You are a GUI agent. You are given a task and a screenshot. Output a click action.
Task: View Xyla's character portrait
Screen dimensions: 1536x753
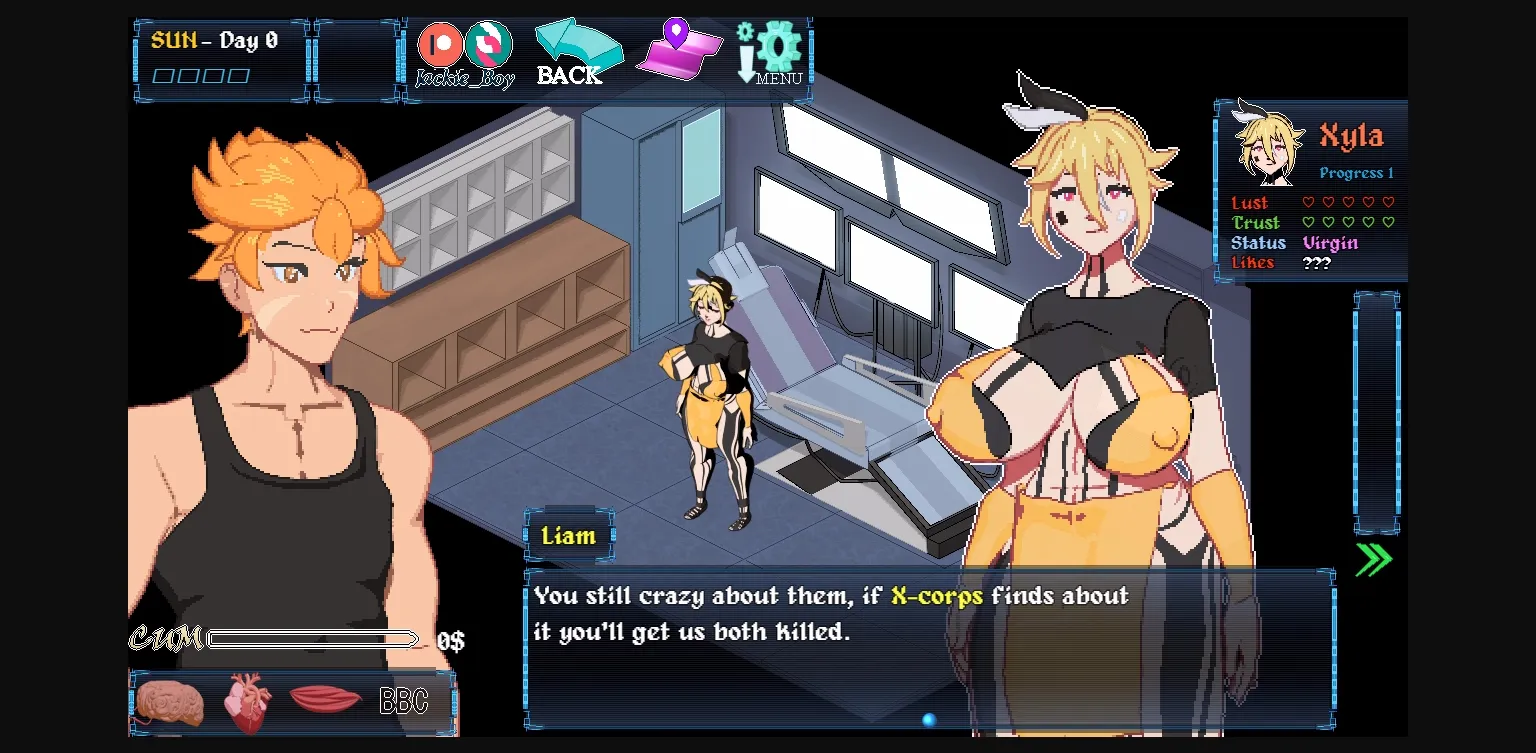pos(1267,143)
